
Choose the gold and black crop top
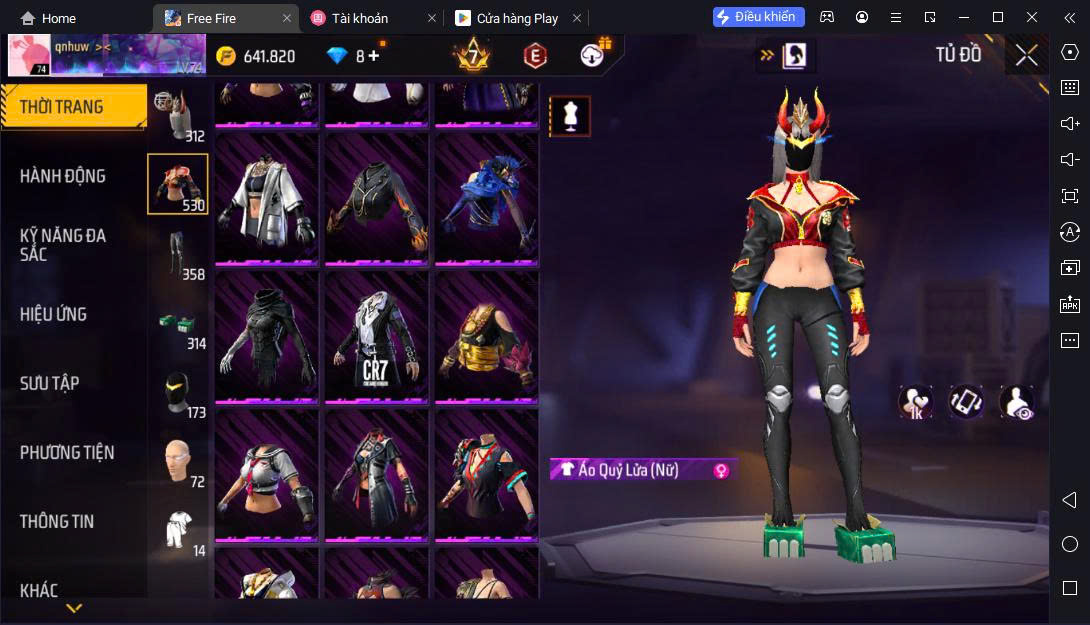(486, 335)
